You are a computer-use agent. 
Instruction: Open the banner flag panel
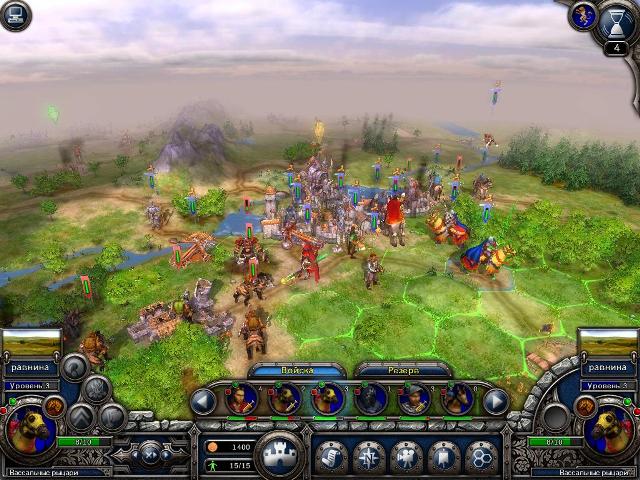pos(443,457)
